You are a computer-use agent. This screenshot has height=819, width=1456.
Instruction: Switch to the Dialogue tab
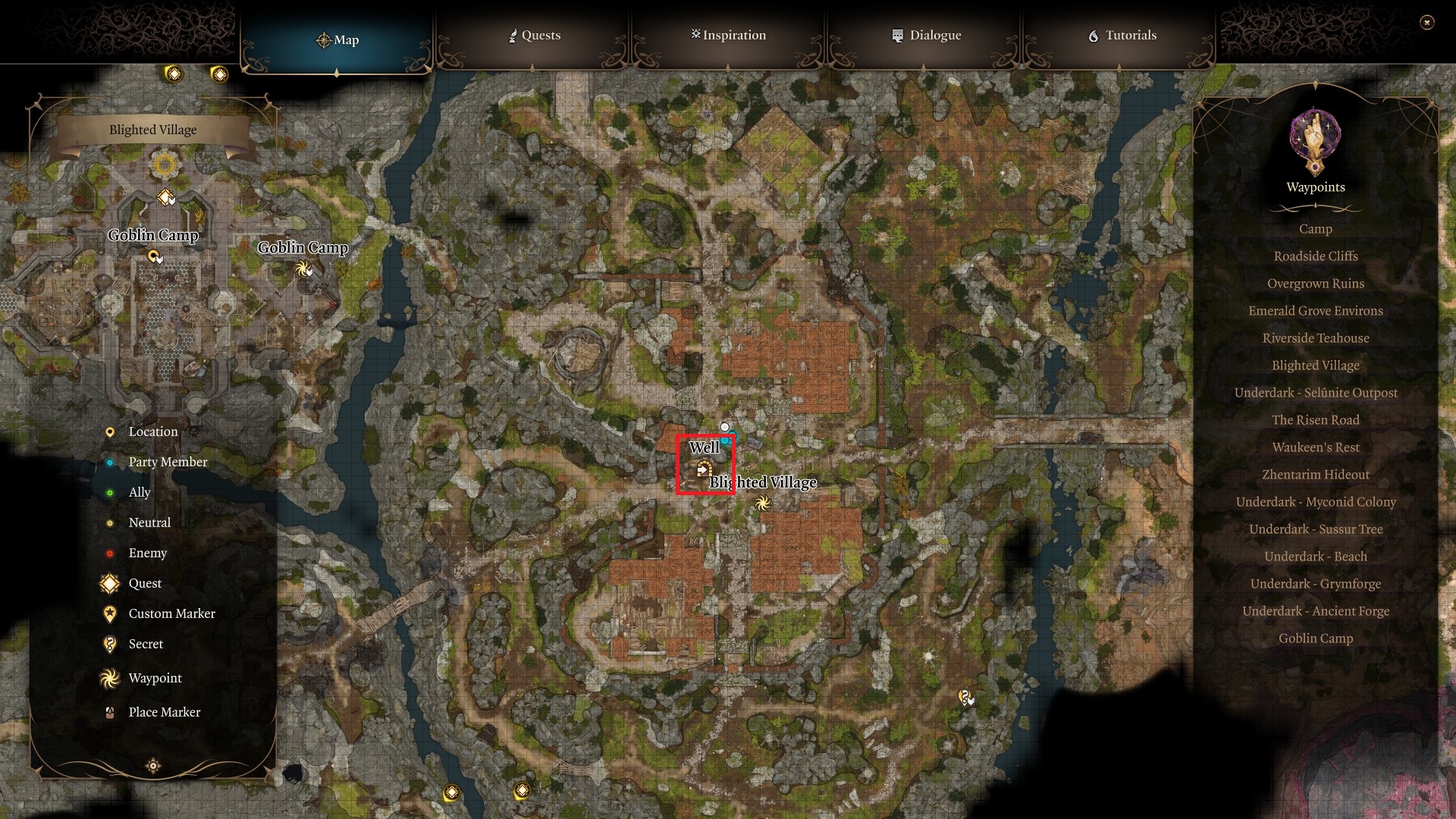pos(926,35)
